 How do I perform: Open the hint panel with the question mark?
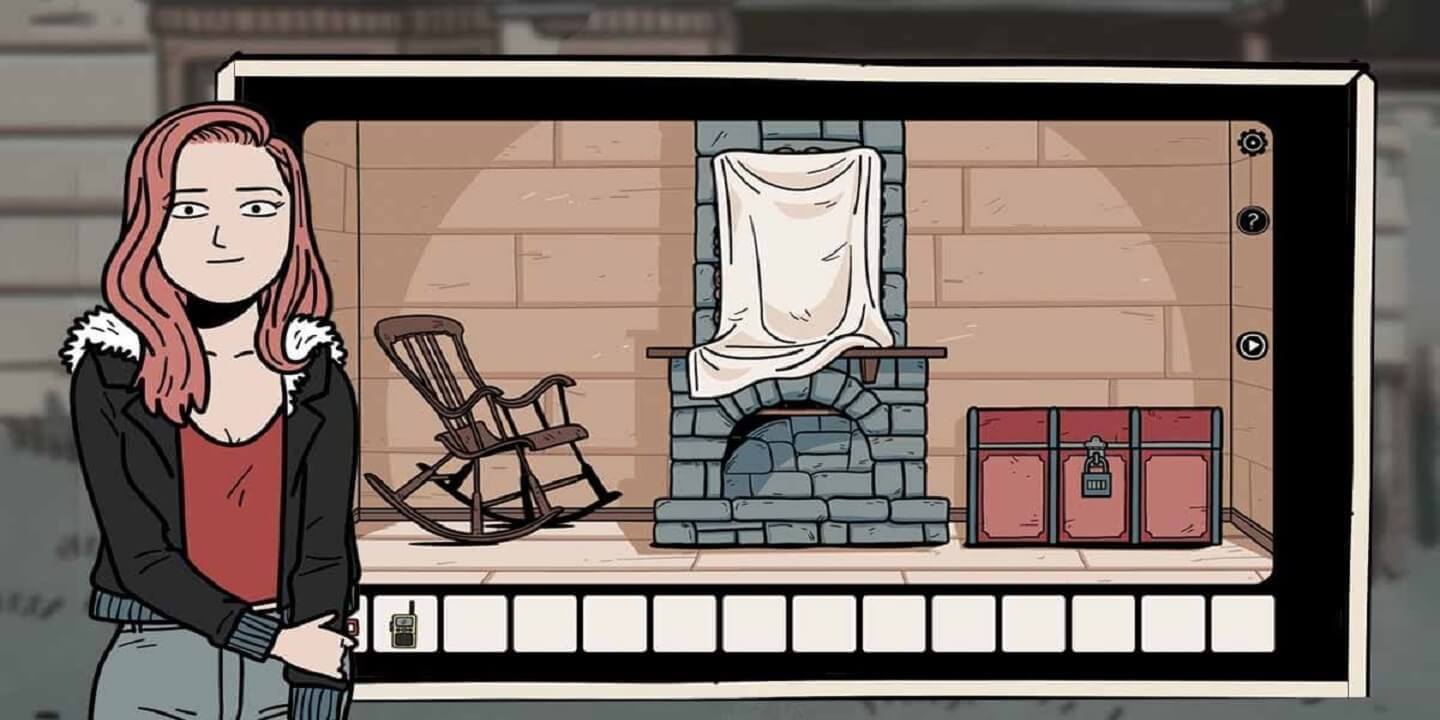(1251, 218)
